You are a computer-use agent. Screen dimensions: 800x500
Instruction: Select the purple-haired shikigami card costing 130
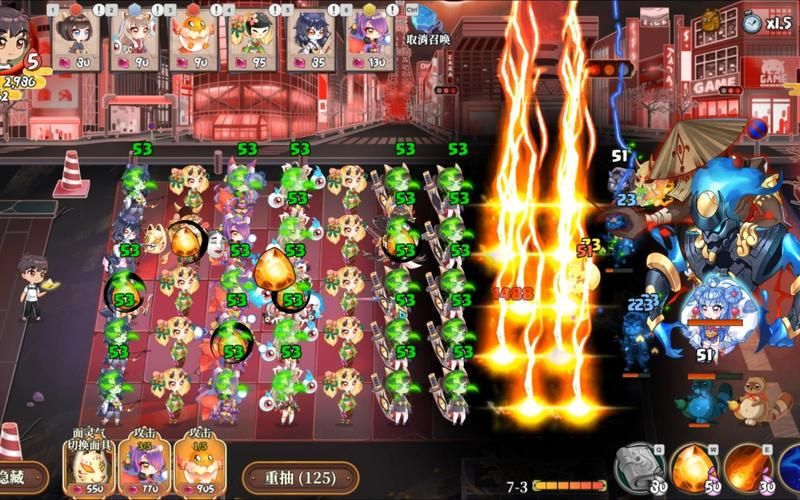tap(370, 40)
